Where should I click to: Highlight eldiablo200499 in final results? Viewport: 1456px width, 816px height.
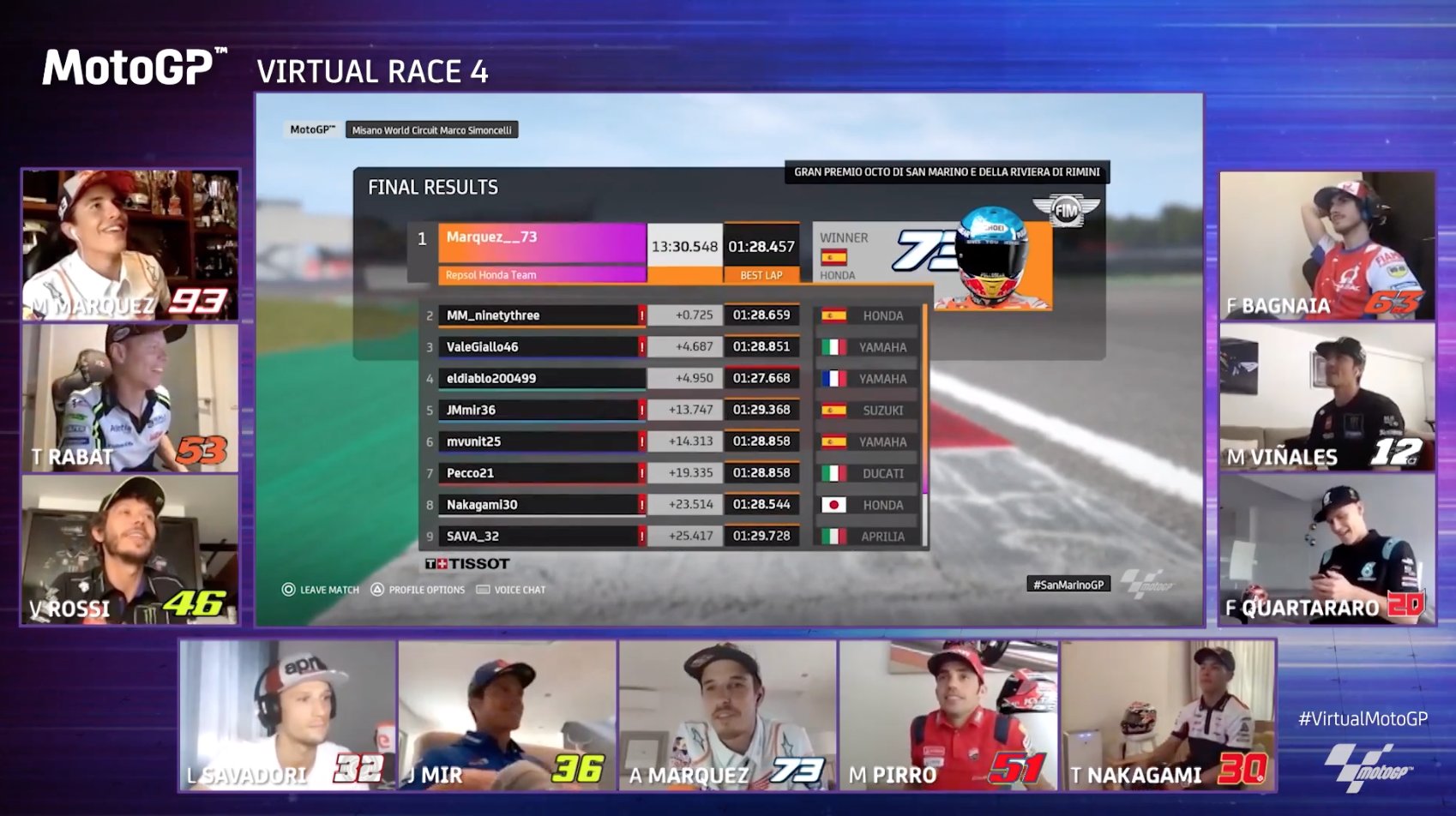point(540,379)
